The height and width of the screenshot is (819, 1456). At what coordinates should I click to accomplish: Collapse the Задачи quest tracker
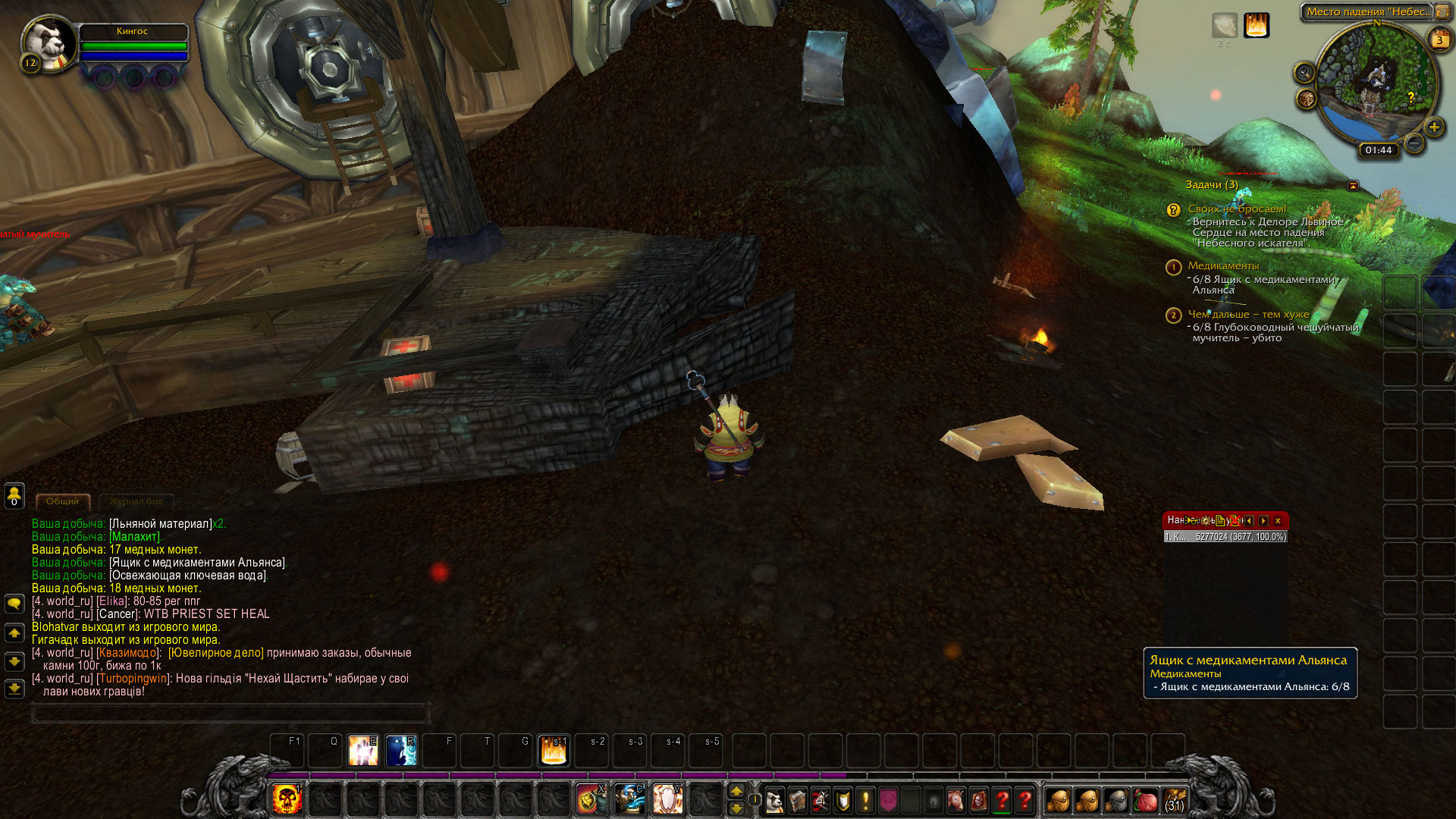click(x=1353, y=185)
